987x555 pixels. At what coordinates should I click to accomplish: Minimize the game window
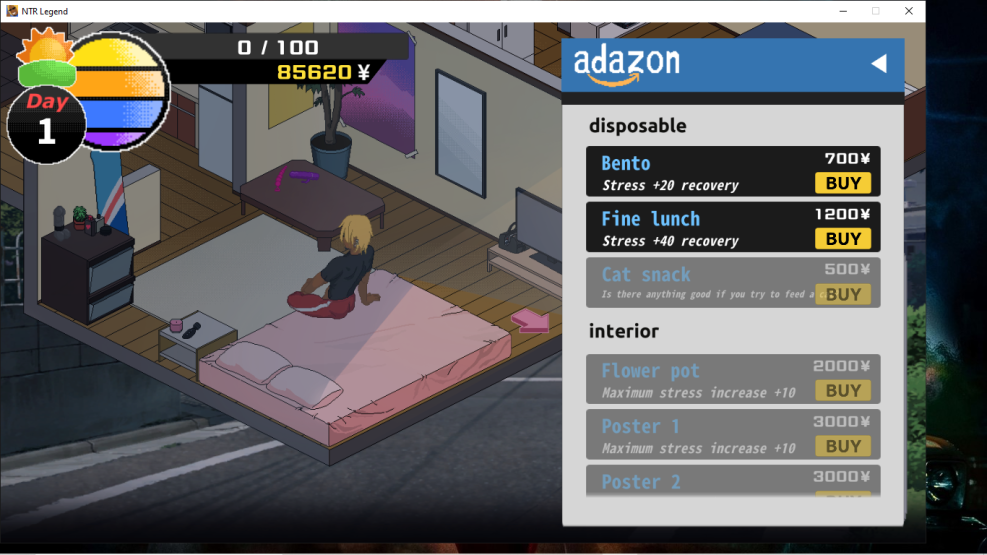point(842,11)
